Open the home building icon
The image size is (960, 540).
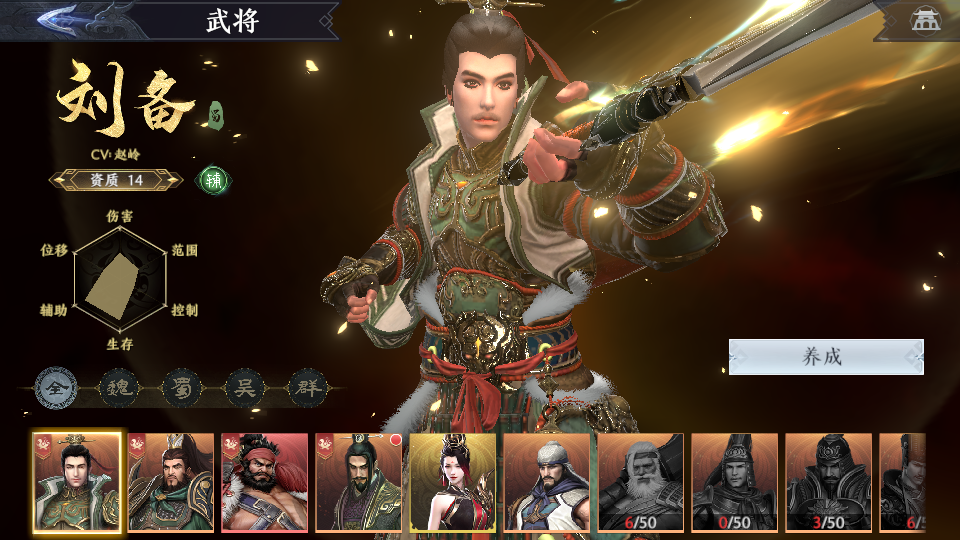923,20
